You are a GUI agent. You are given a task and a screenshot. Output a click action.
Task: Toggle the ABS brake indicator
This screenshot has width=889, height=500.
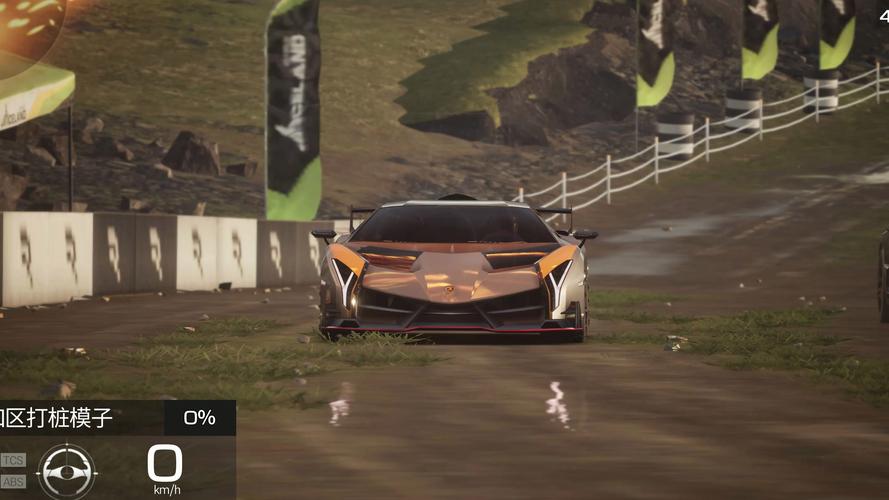click(13, 481)
